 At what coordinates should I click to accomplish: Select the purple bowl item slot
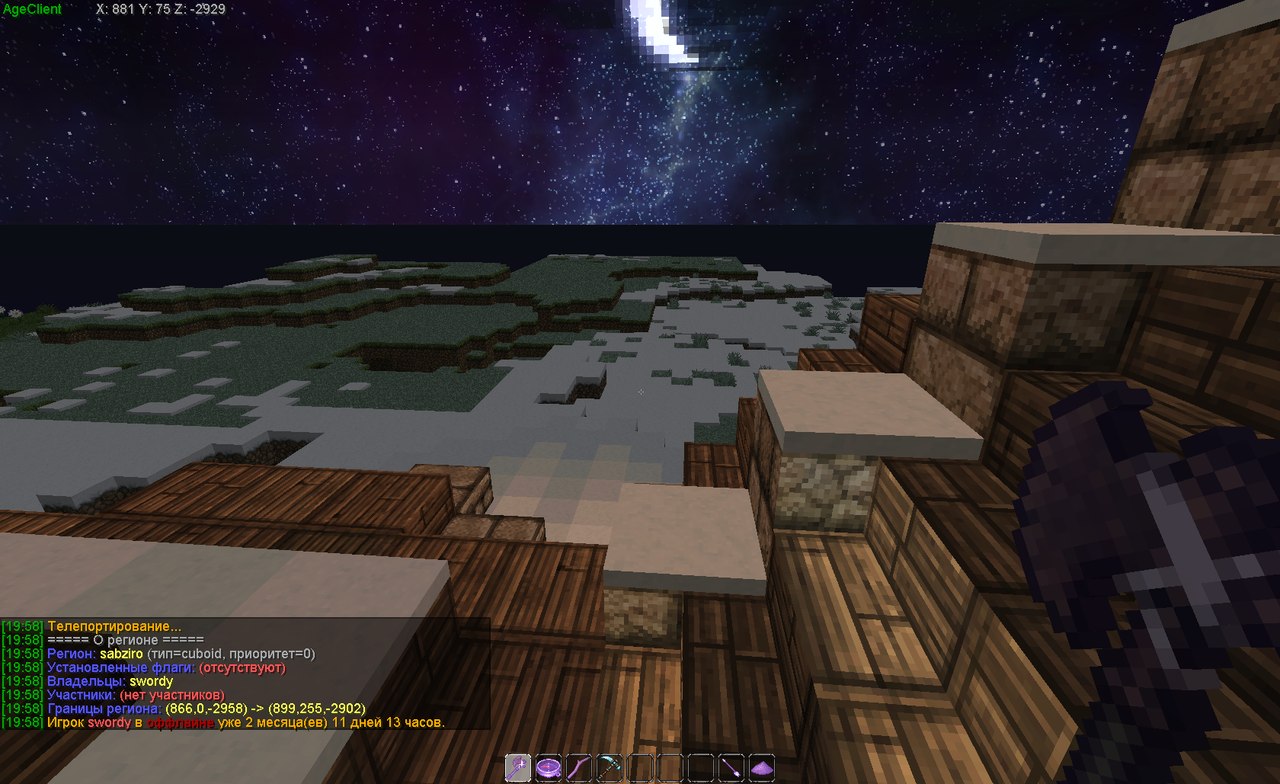point(548,768)
